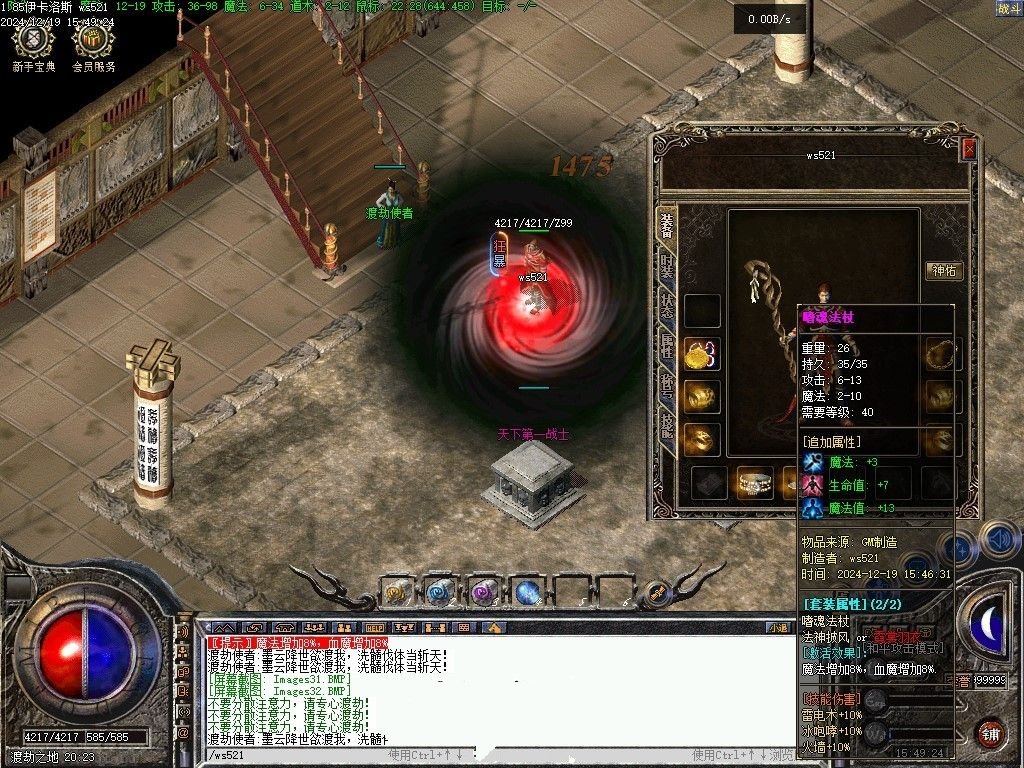This screenshot has width=1024, height=768.
Task: Open the 铺 shop button
Action: (990, 733)
